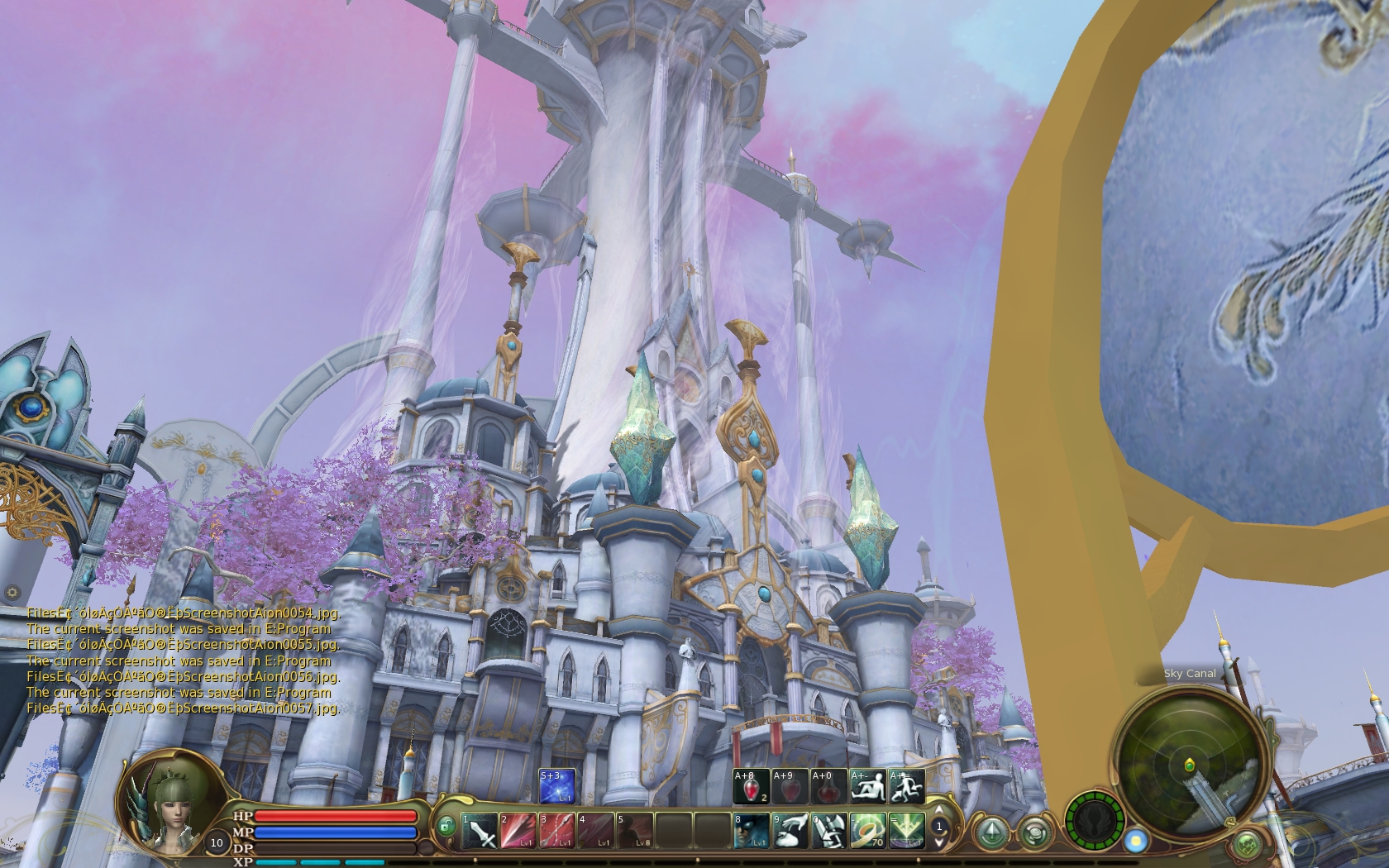Use the red spear thrust skill in slot 2
The image size is (1389, 868).
(x=517, y=831)
